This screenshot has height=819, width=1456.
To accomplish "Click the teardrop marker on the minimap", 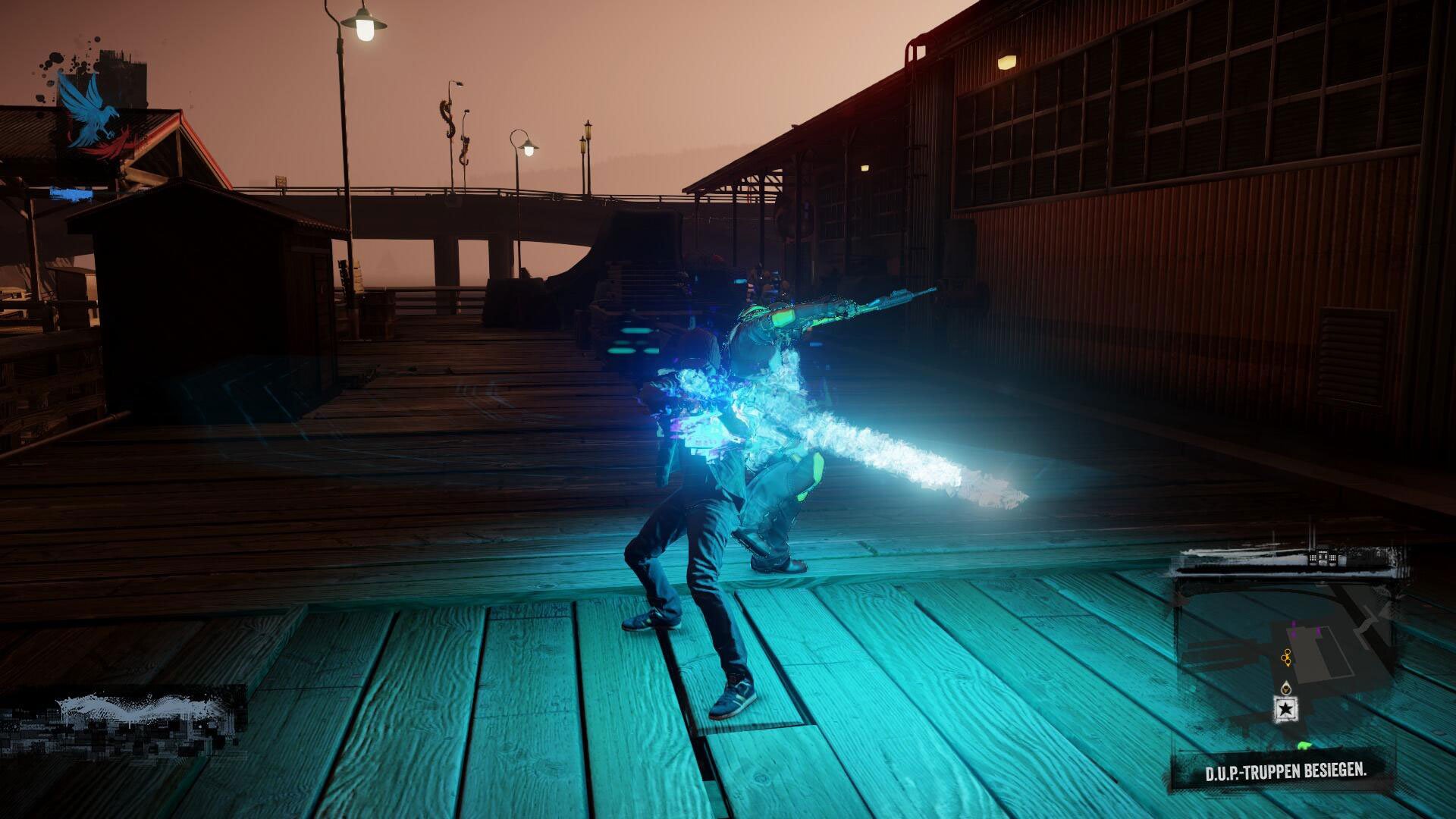I will 1286,687.
